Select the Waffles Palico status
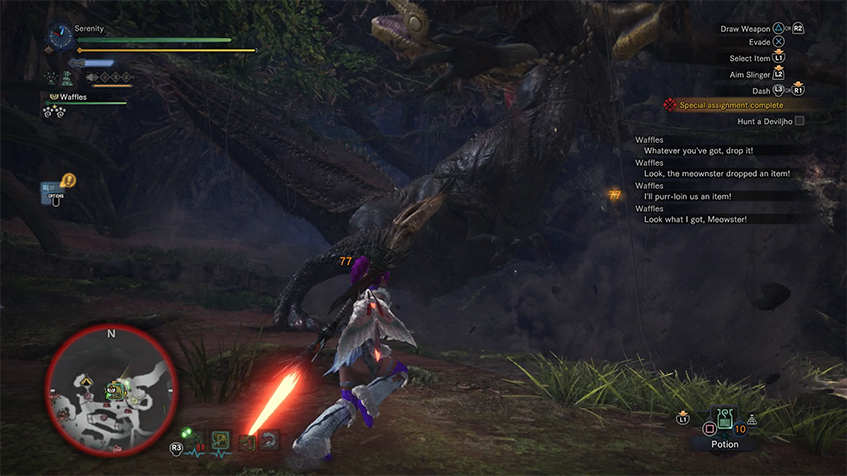This screenshot has height=476, width=847. 72,98
